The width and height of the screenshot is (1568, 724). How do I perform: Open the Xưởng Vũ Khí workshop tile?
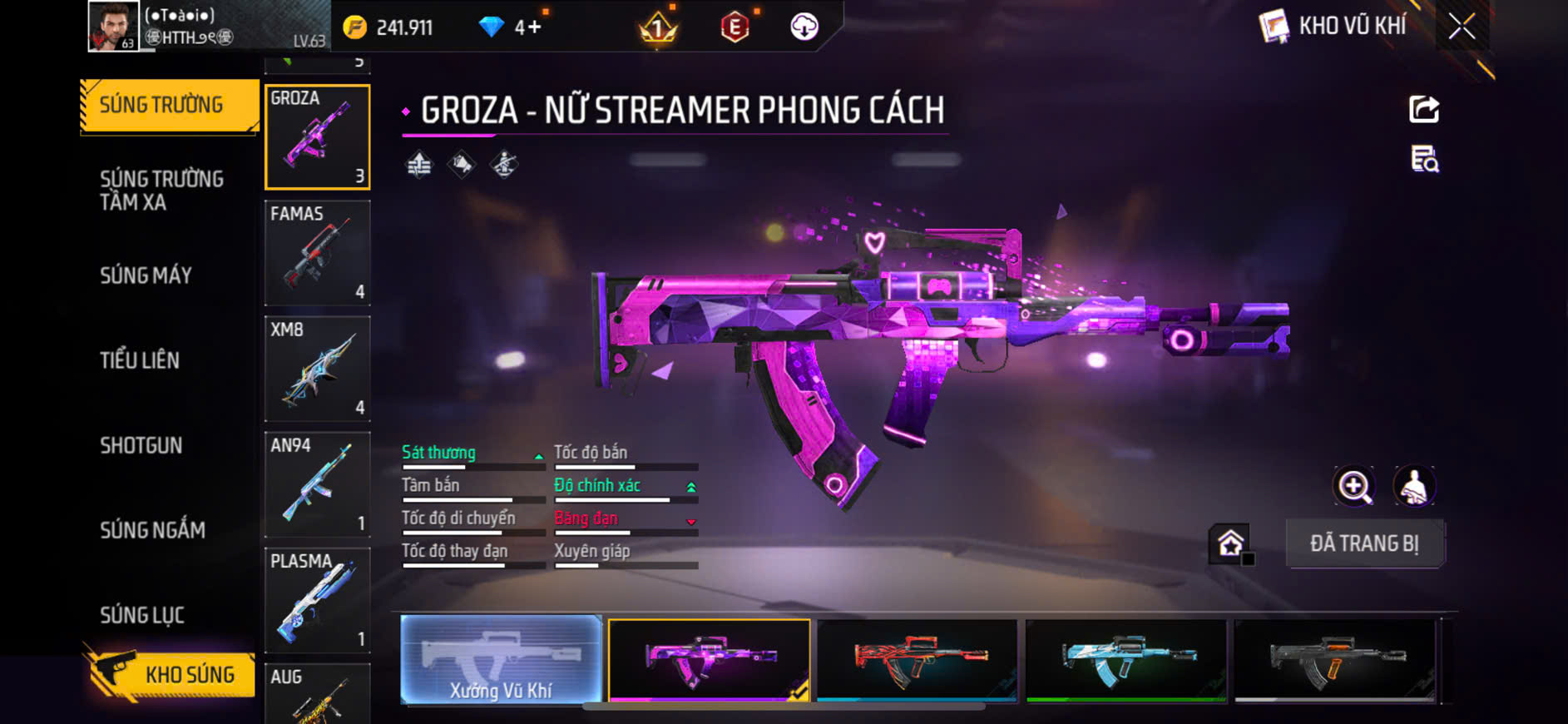point(502,660)
